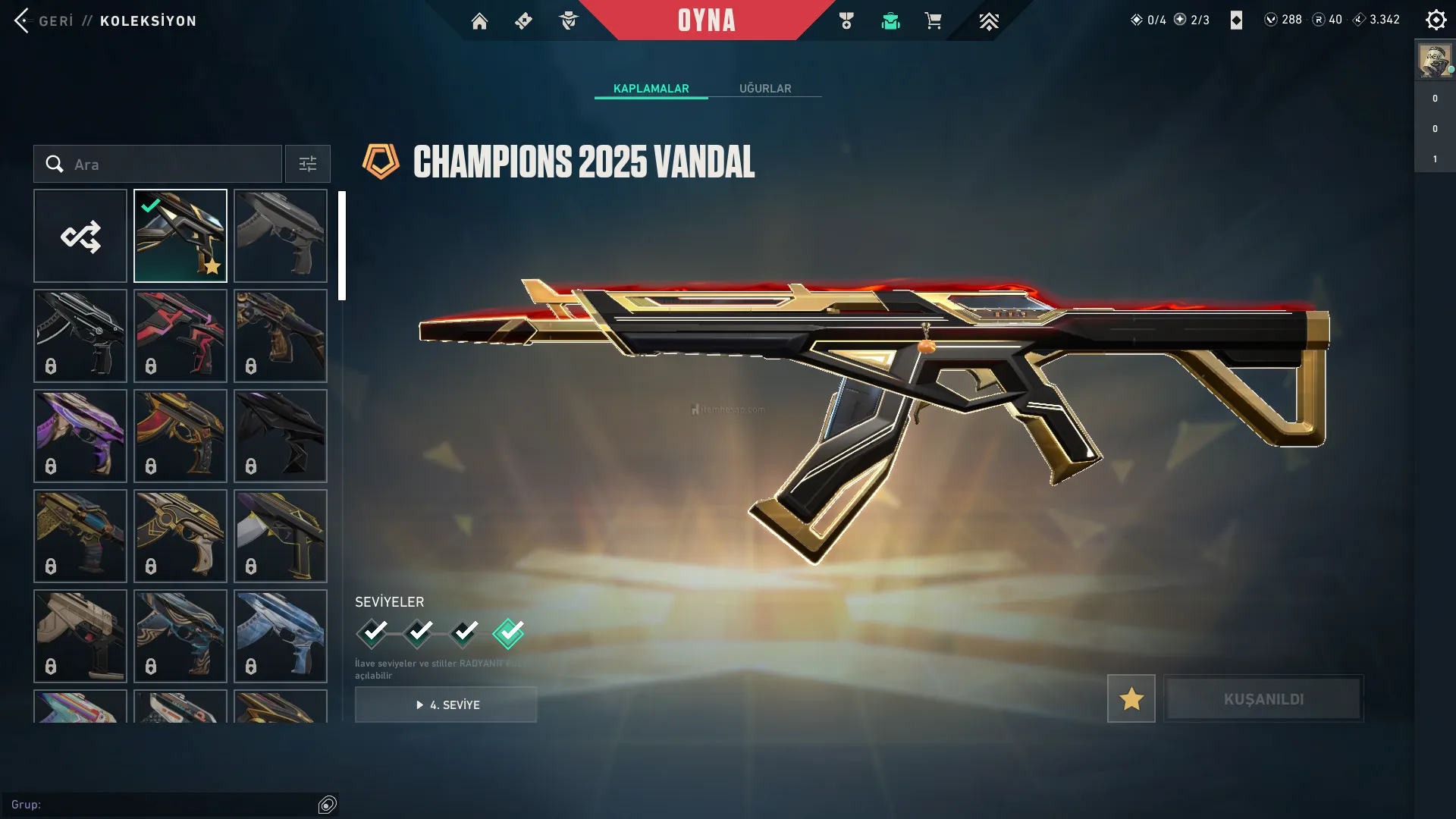This screenshot has width=1456, height=819.
Task: Go back using the Geri arrow
Action: (x=23, y=20)
